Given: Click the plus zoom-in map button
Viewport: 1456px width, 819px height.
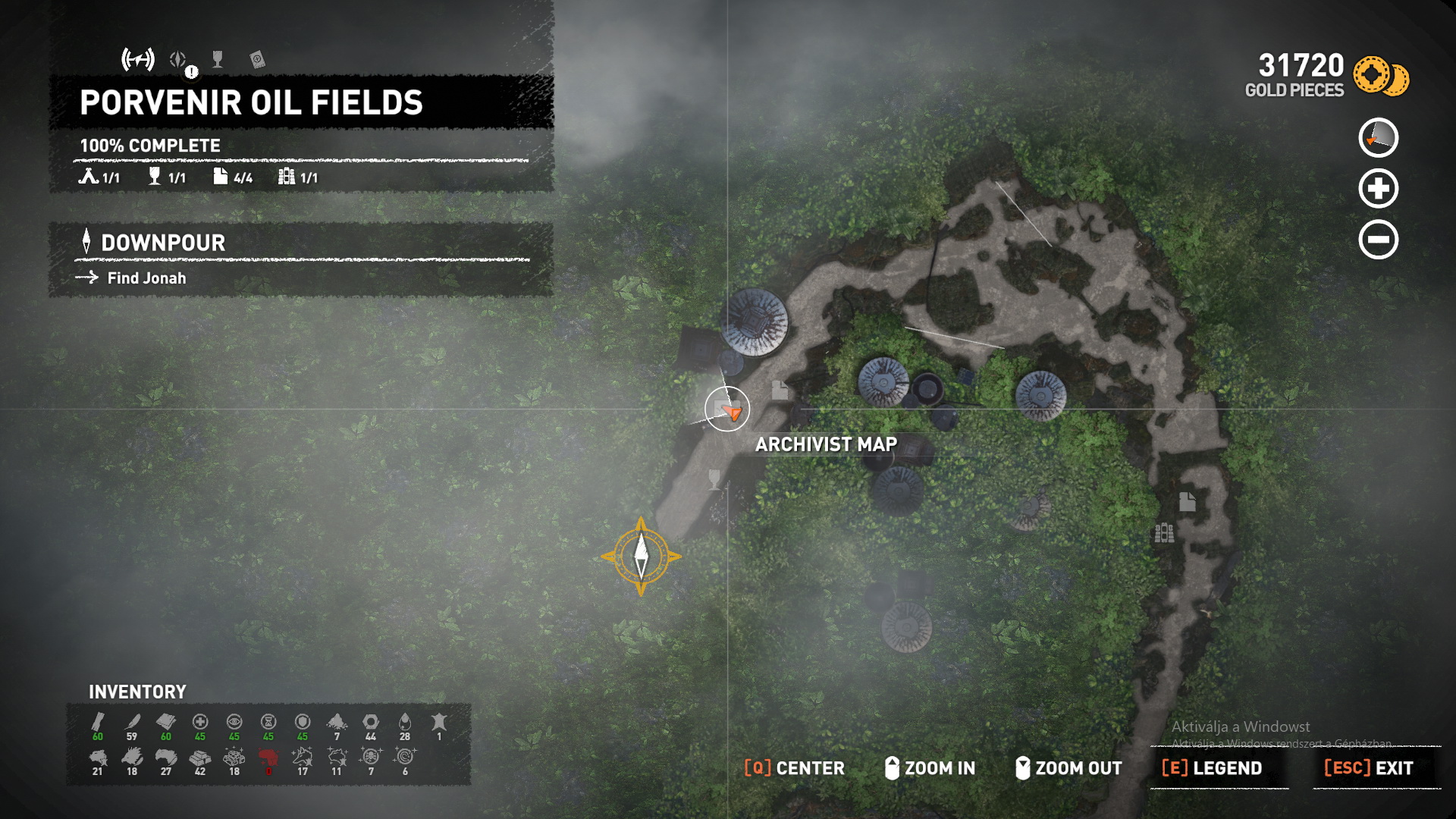Looking at the screenshot, I should 1378,189.
